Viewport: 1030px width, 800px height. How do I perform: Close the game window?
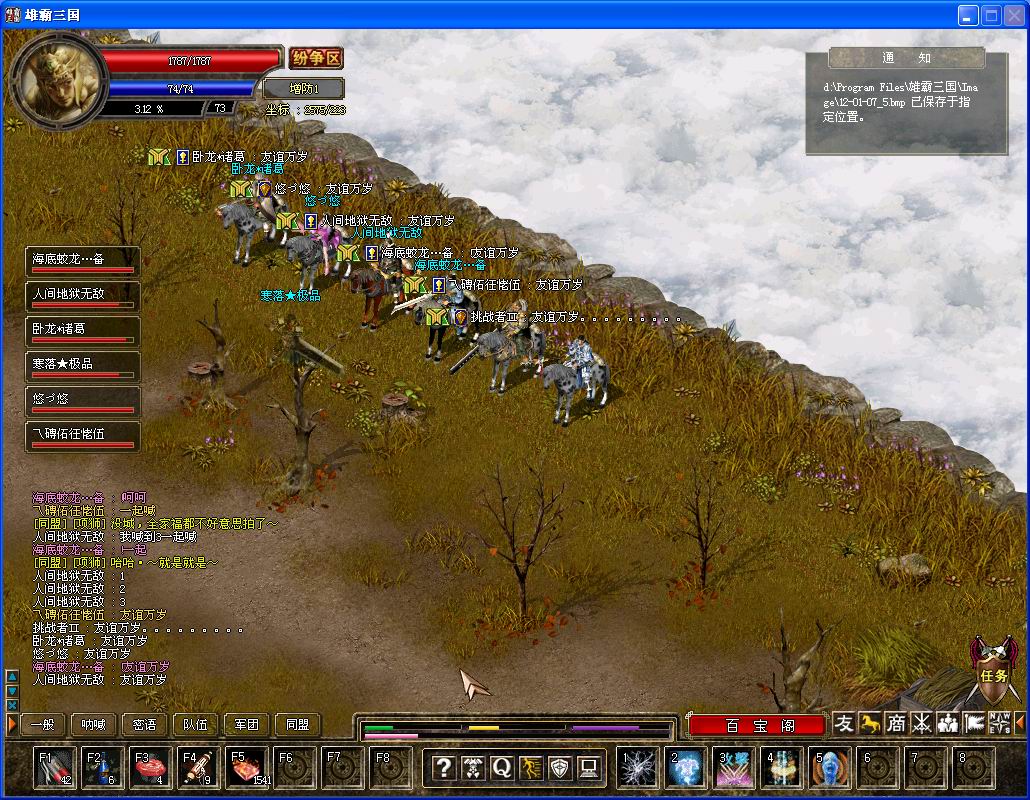(1014, 15)
